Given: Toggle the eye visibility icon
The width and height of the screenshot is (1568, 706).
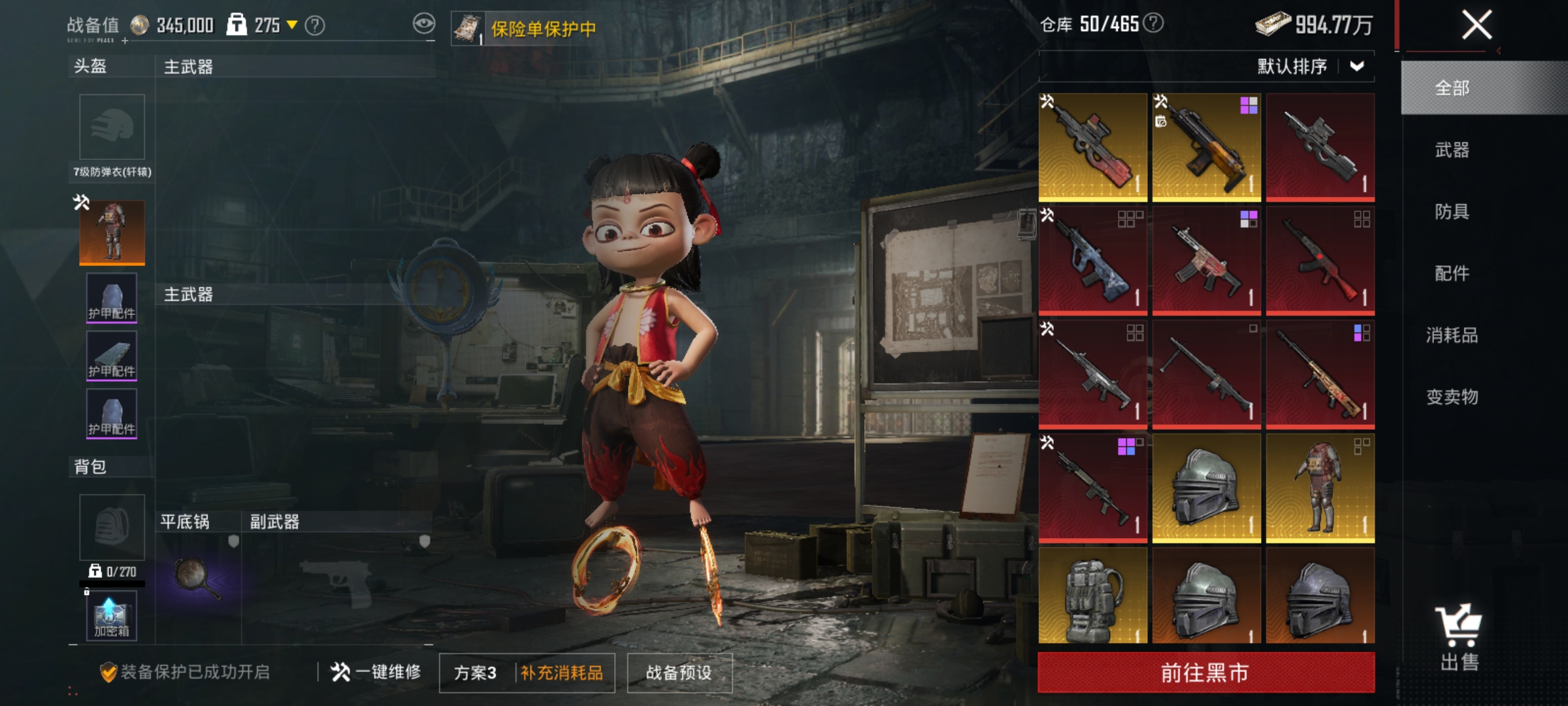Looking at the screenshot, I should (x=423, y=24).
